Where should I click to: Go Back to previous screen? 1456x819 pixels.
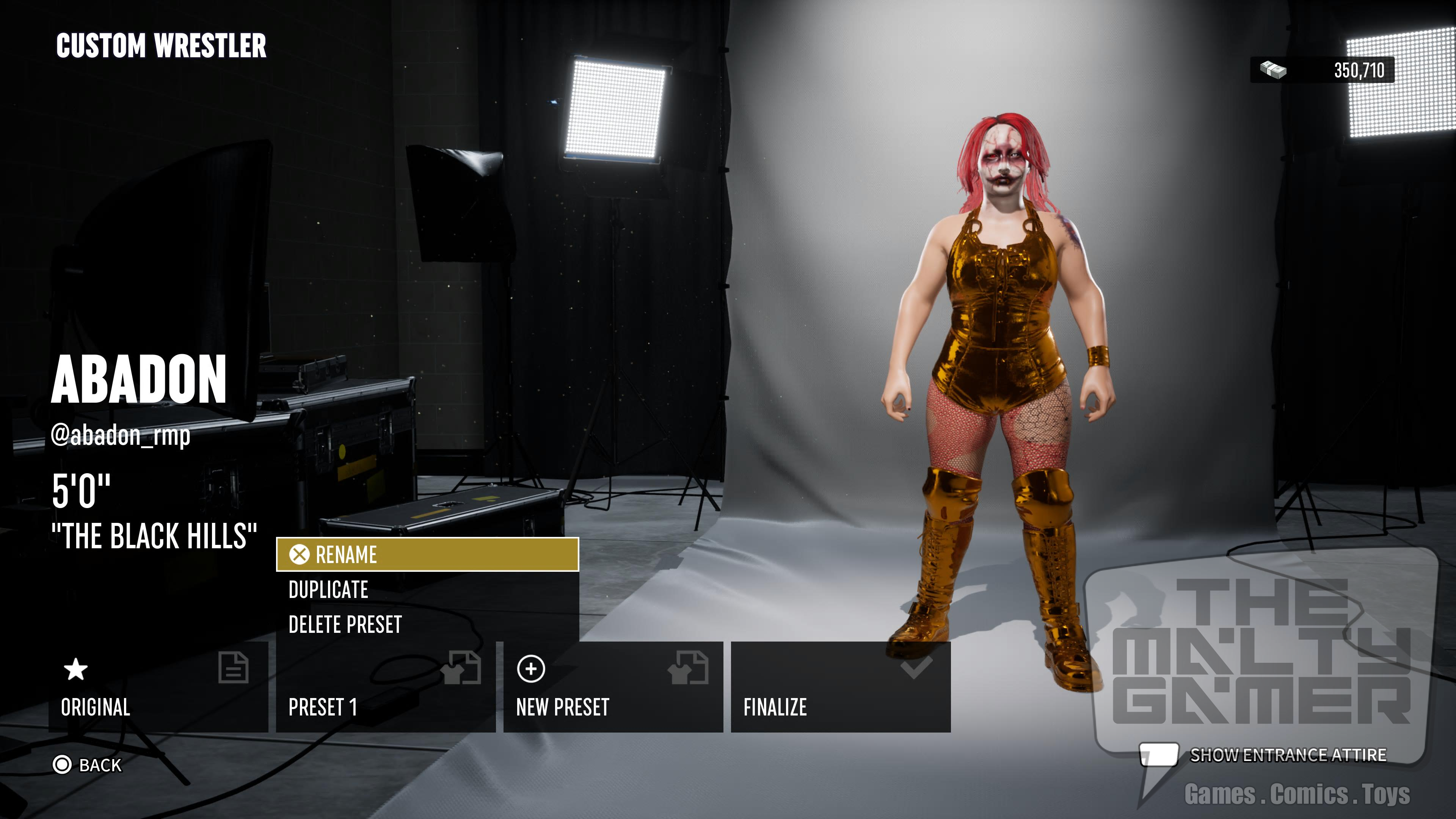(x=88, y=765)
